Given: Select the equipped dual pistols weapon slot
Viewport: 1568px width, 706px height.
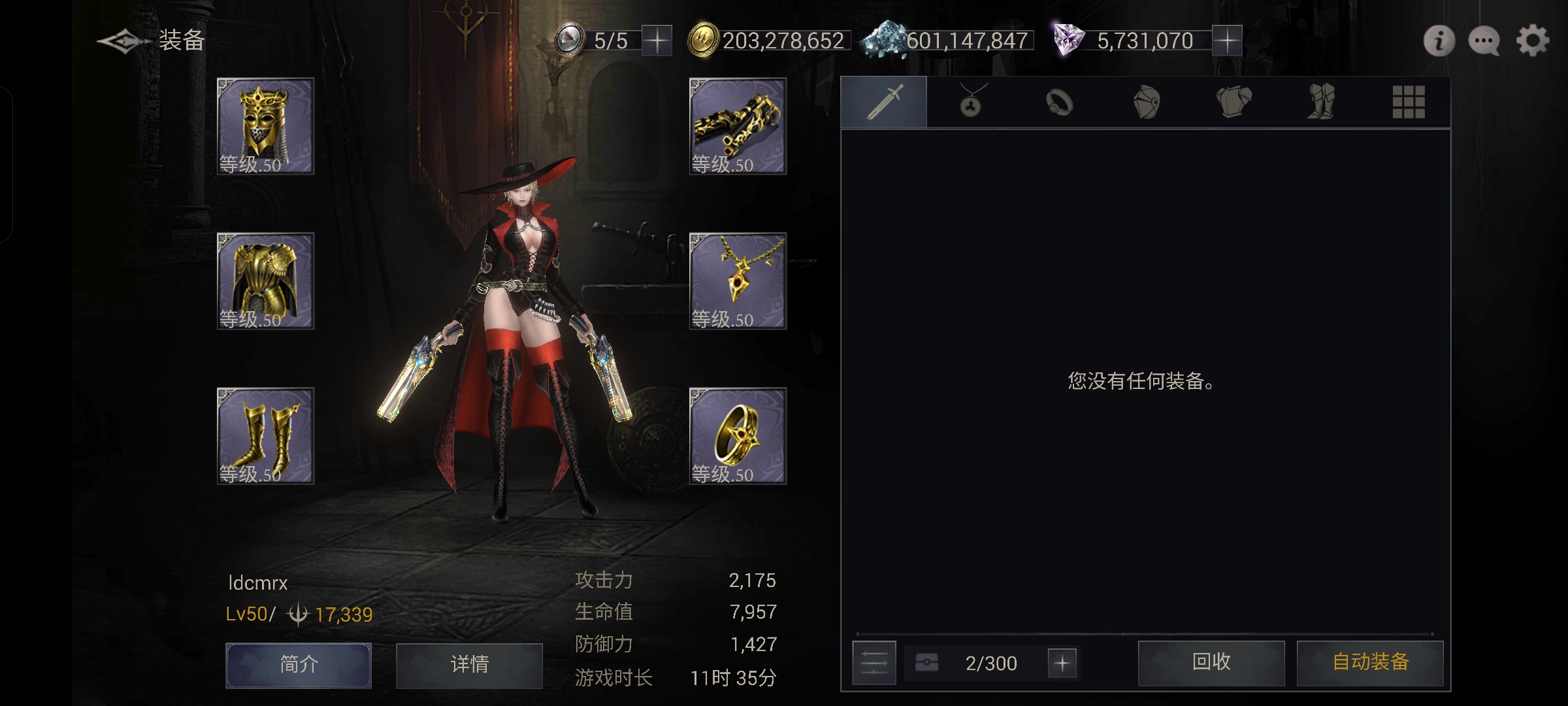Looking at the screenshot, I should (x=738, y=126).
